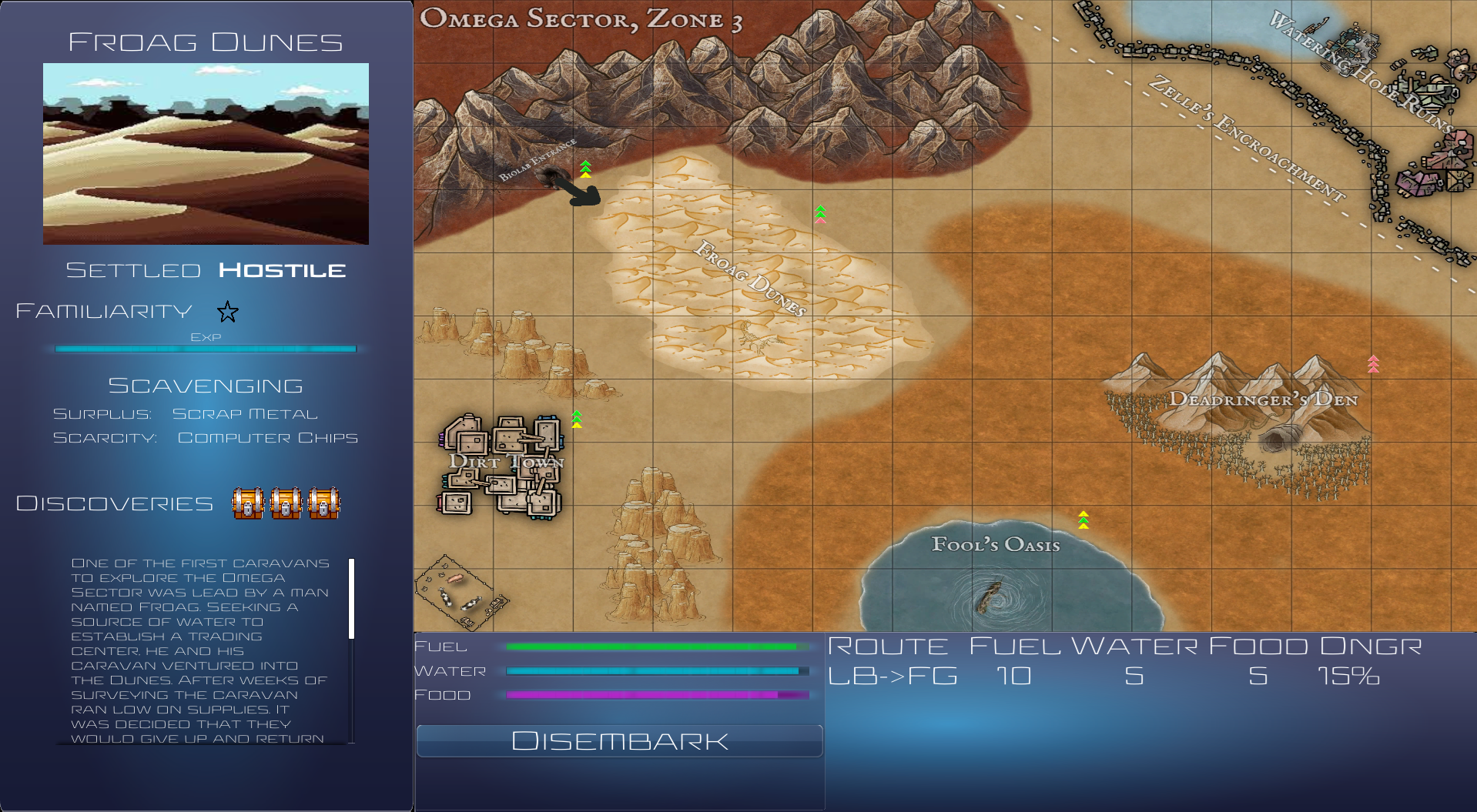Open the middle Discoveries treasure chest

tap(286, 504)
